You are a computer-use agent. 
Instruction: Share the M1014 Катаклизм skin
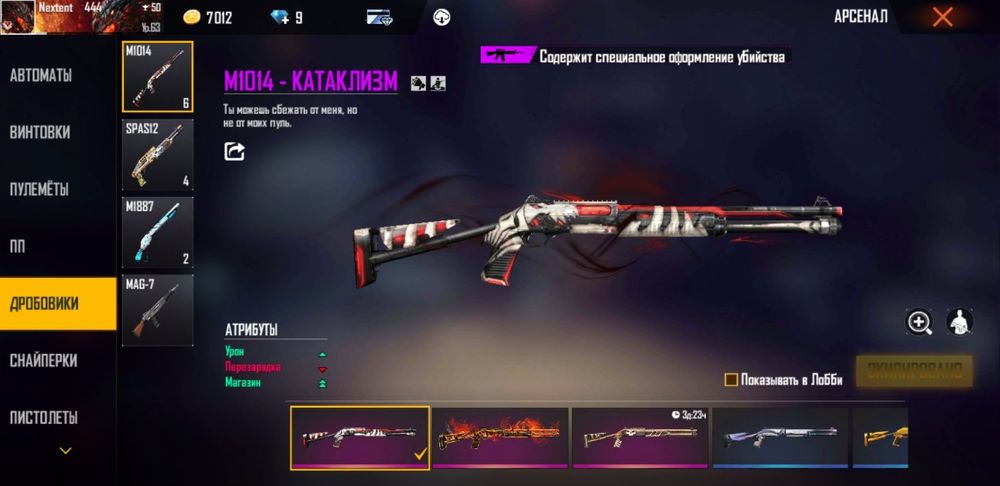click(x=234, y=151)
